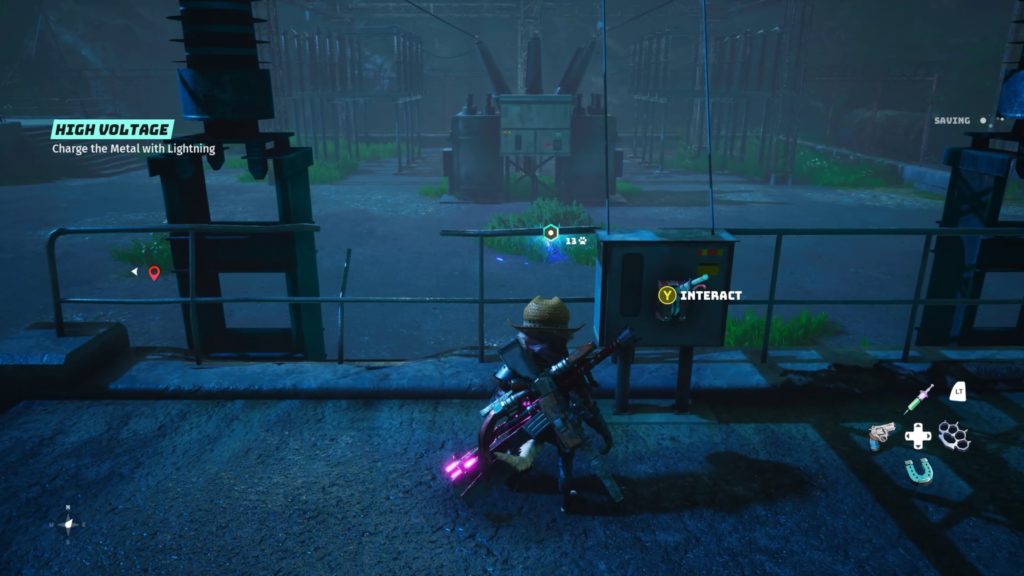Viewport: 1024px width, 576px height.
Task: Equip the revolver weapon slot
Action: tap(882, 435)
